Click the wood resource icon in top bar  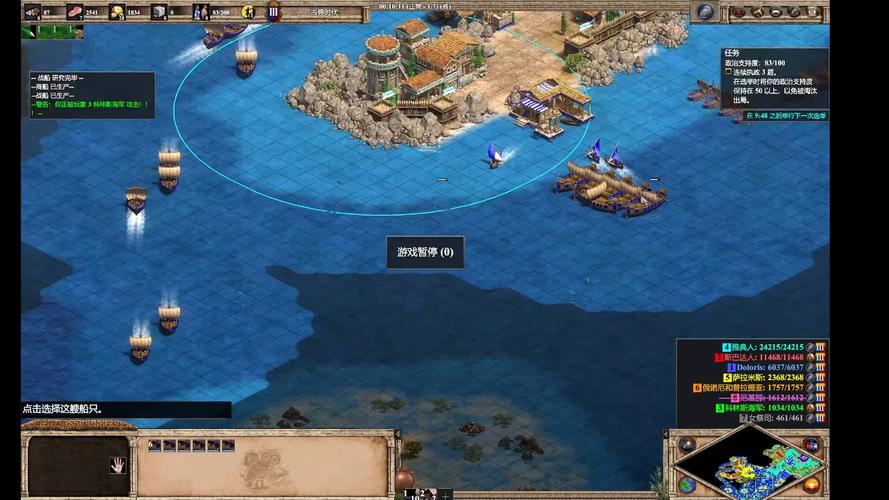[x=33, y=12]
